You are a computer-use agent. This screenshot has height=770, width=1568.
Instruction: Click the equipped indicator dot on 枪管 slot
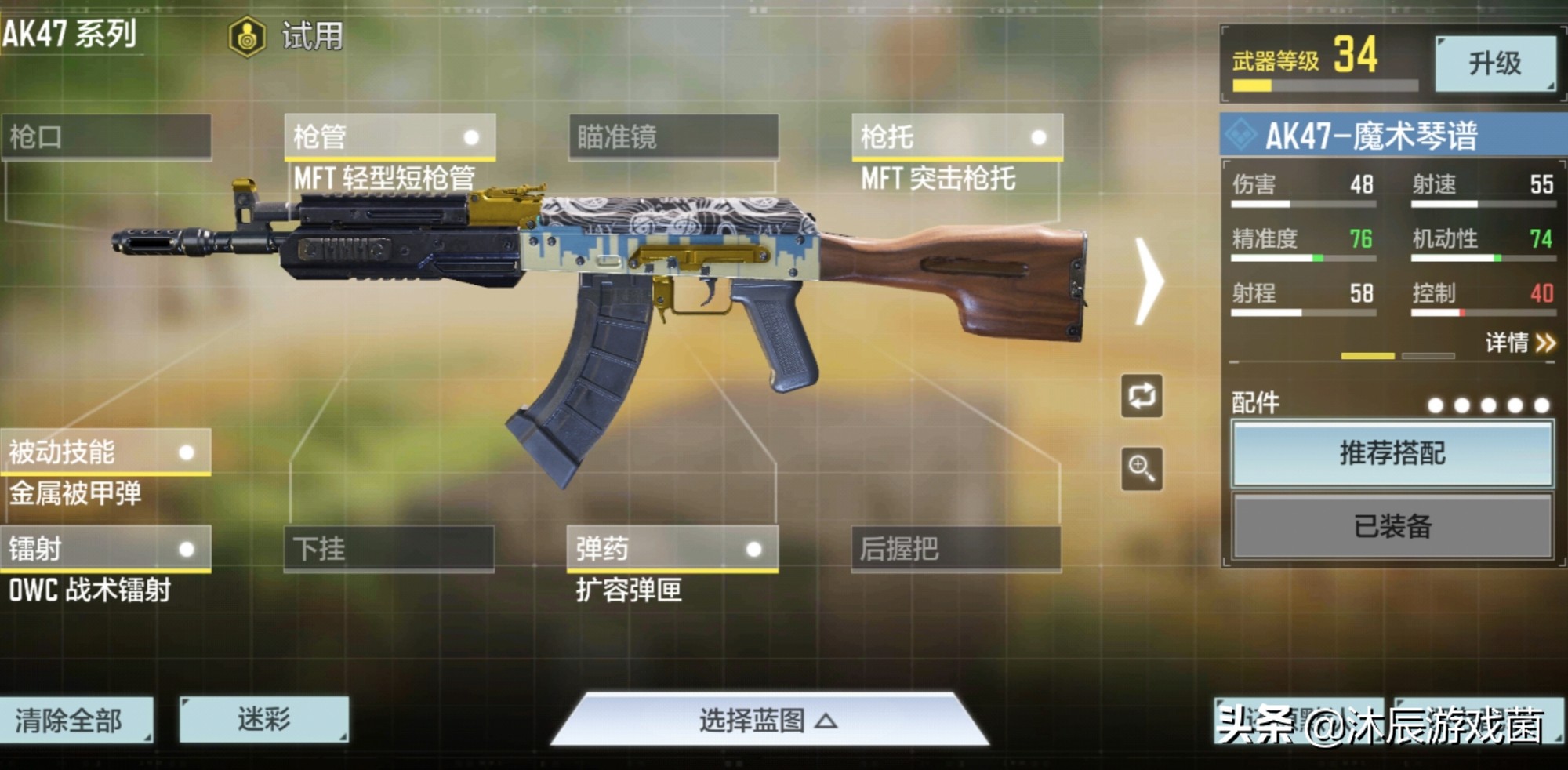(471, 137)
